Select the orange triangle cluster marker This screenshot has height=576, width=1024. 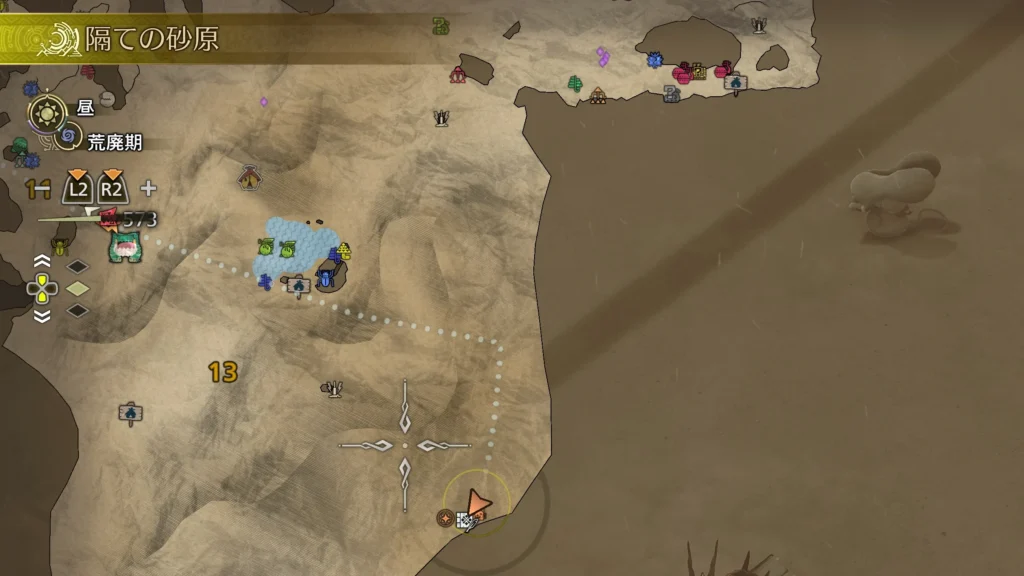click(598, 96)
